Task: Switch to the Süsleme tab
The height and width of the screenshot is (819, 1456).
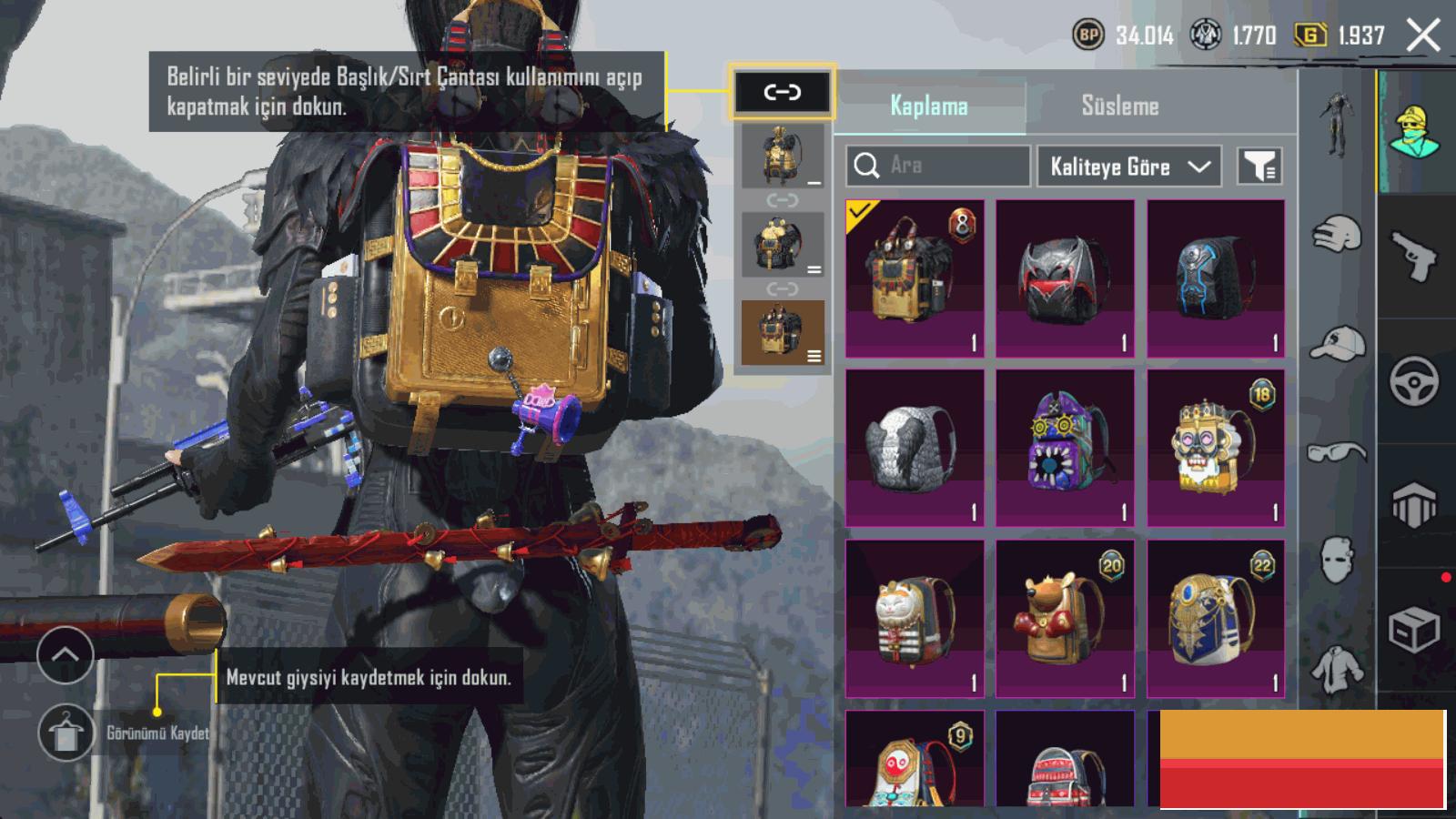Action: 1119,106
